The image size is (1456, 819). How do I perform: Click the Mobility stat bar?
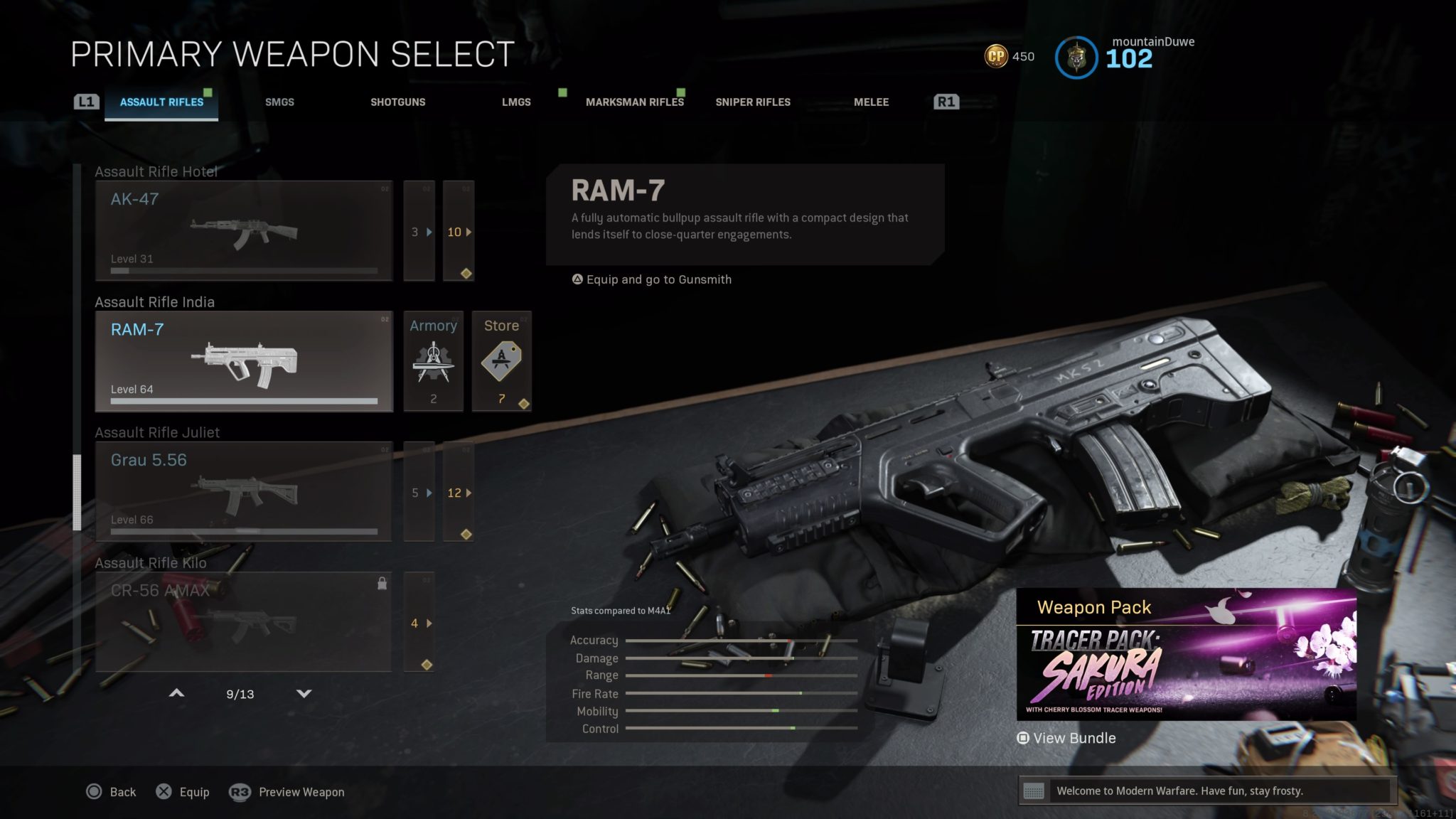pyautogui.click(x=739, y=711)
